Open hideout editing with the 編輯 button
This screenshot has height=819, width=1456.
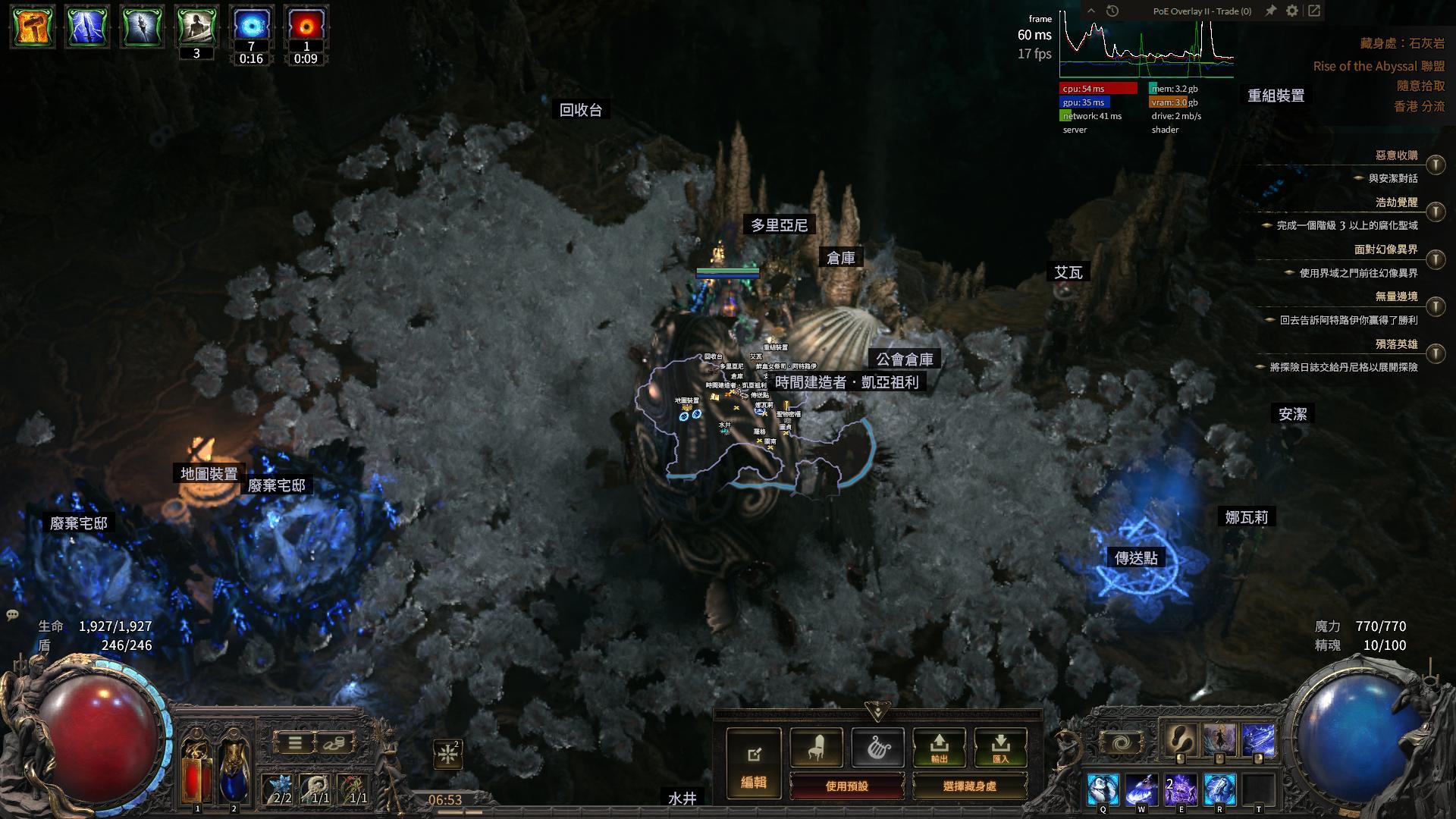tap(754, 764)
